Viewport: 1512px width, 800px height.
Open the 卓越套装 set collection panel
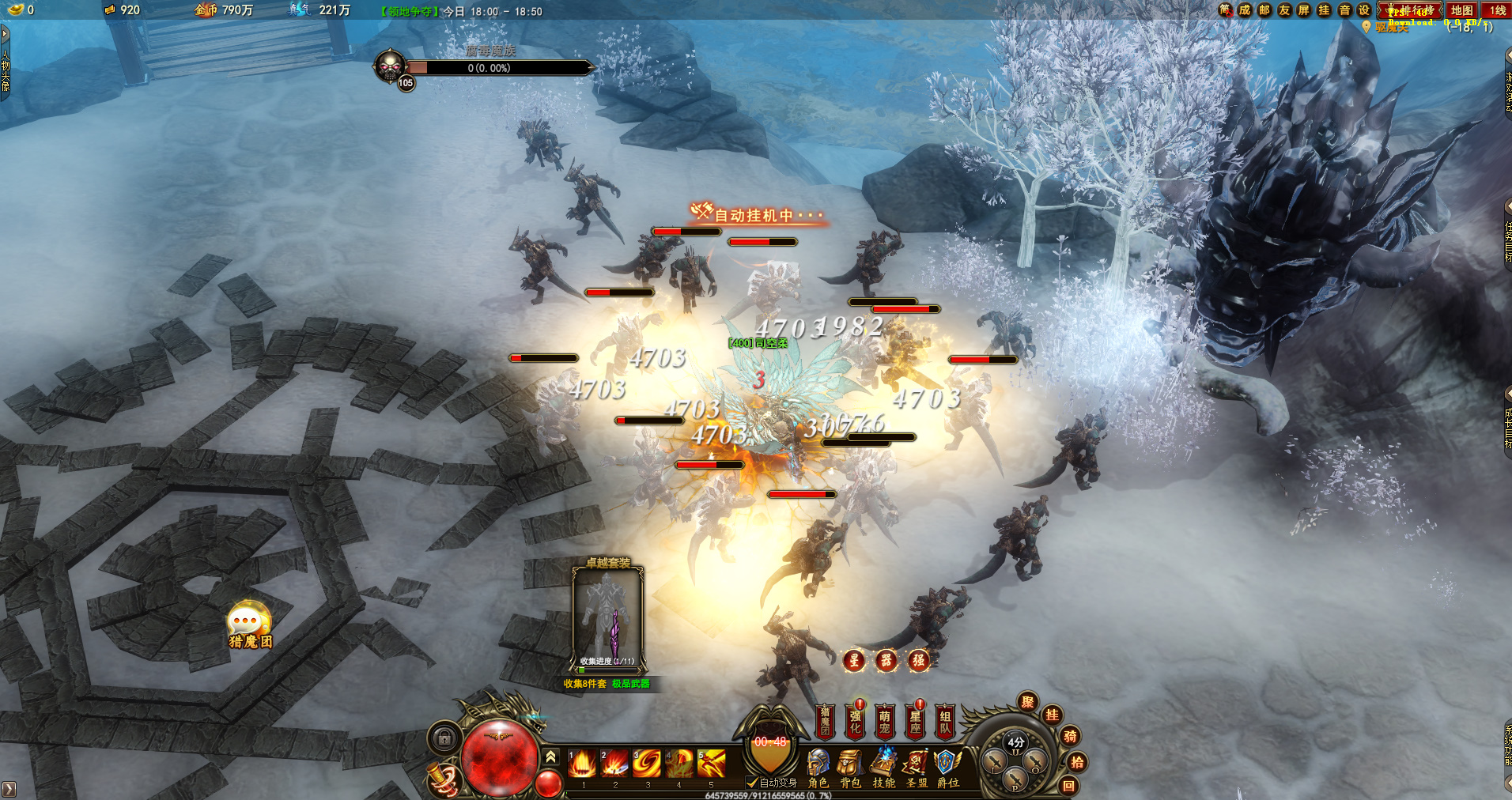[x=607, y=618]
